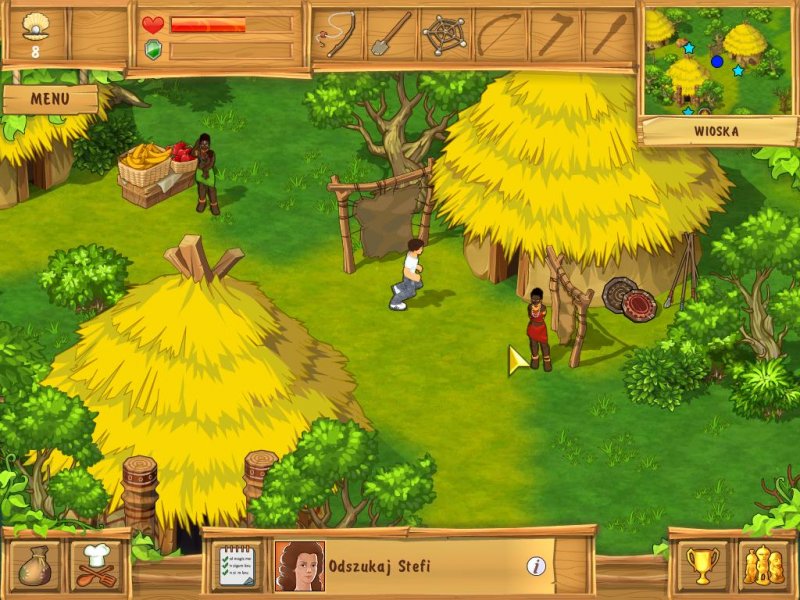Screen dimensions: 800x600
Task: Click the pearl shell currency icon
Action: (36, 25)
